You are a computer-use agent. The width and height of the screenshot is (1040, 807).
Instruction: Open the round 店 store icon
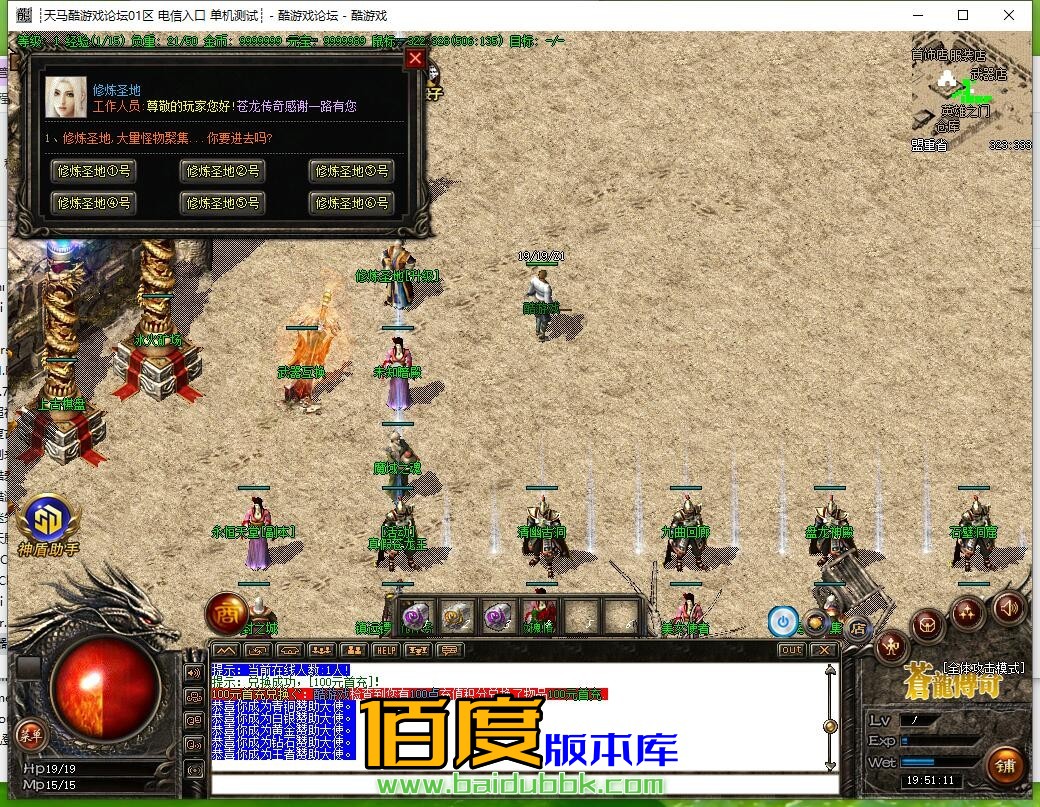[858, 629]
